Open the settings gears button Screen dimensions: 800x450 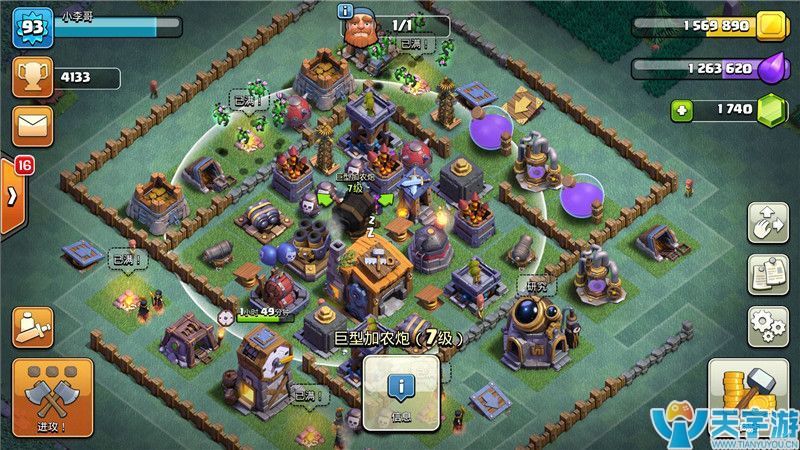767,326
